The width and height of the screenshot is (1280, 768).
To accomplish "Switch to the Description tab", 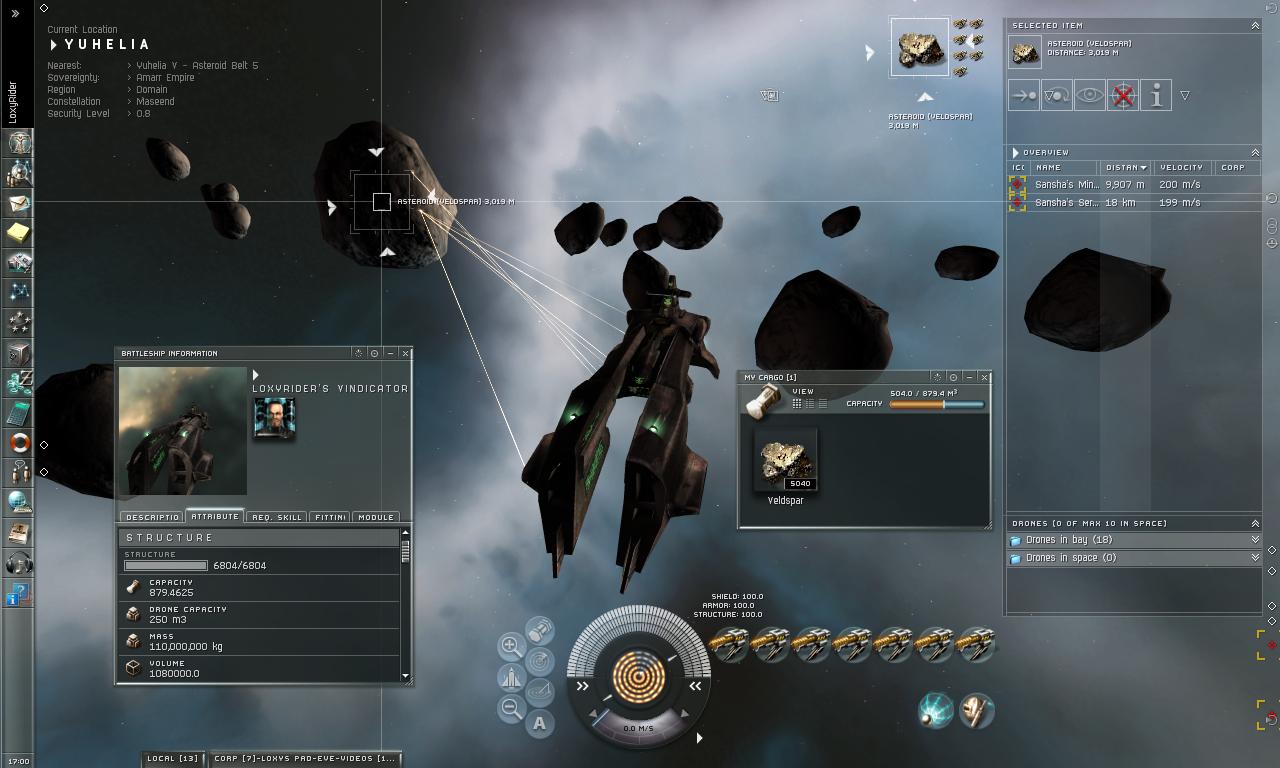I will tap(152, 518).
